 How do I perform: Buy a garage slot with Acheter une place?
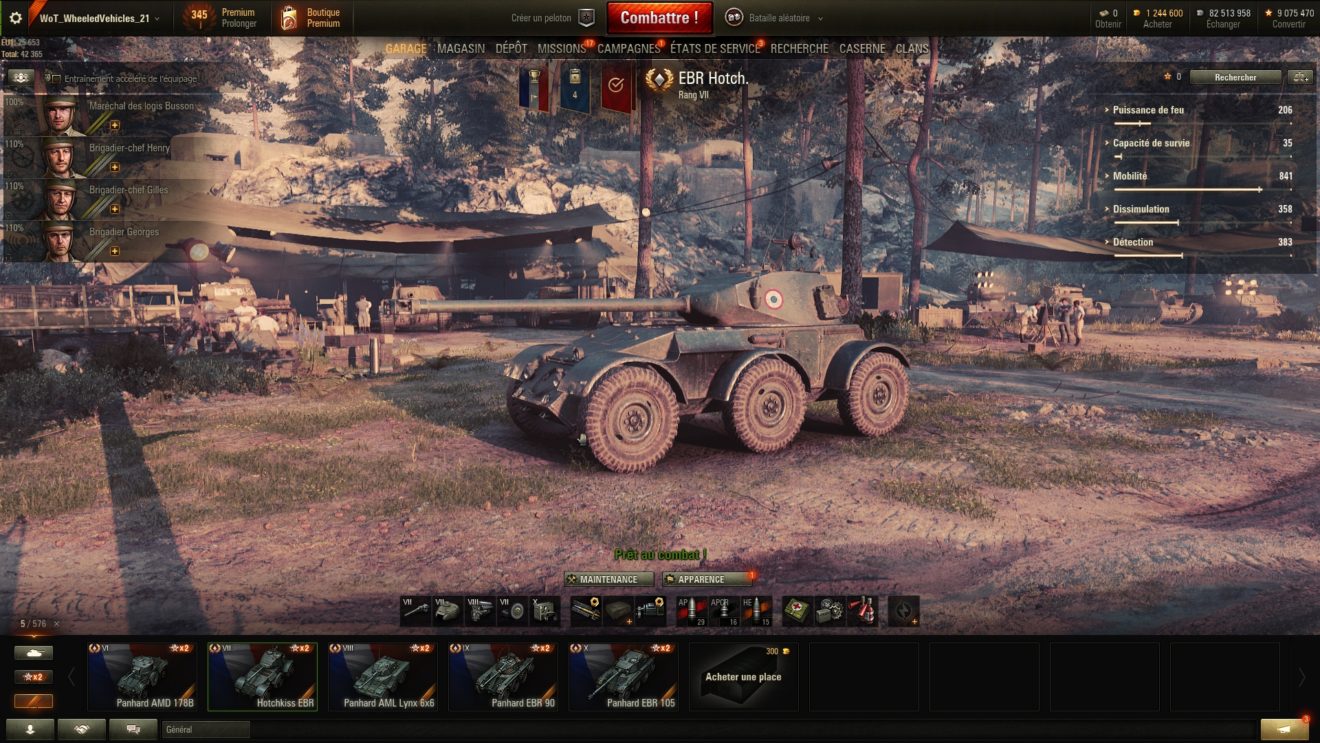pos(743,676)
